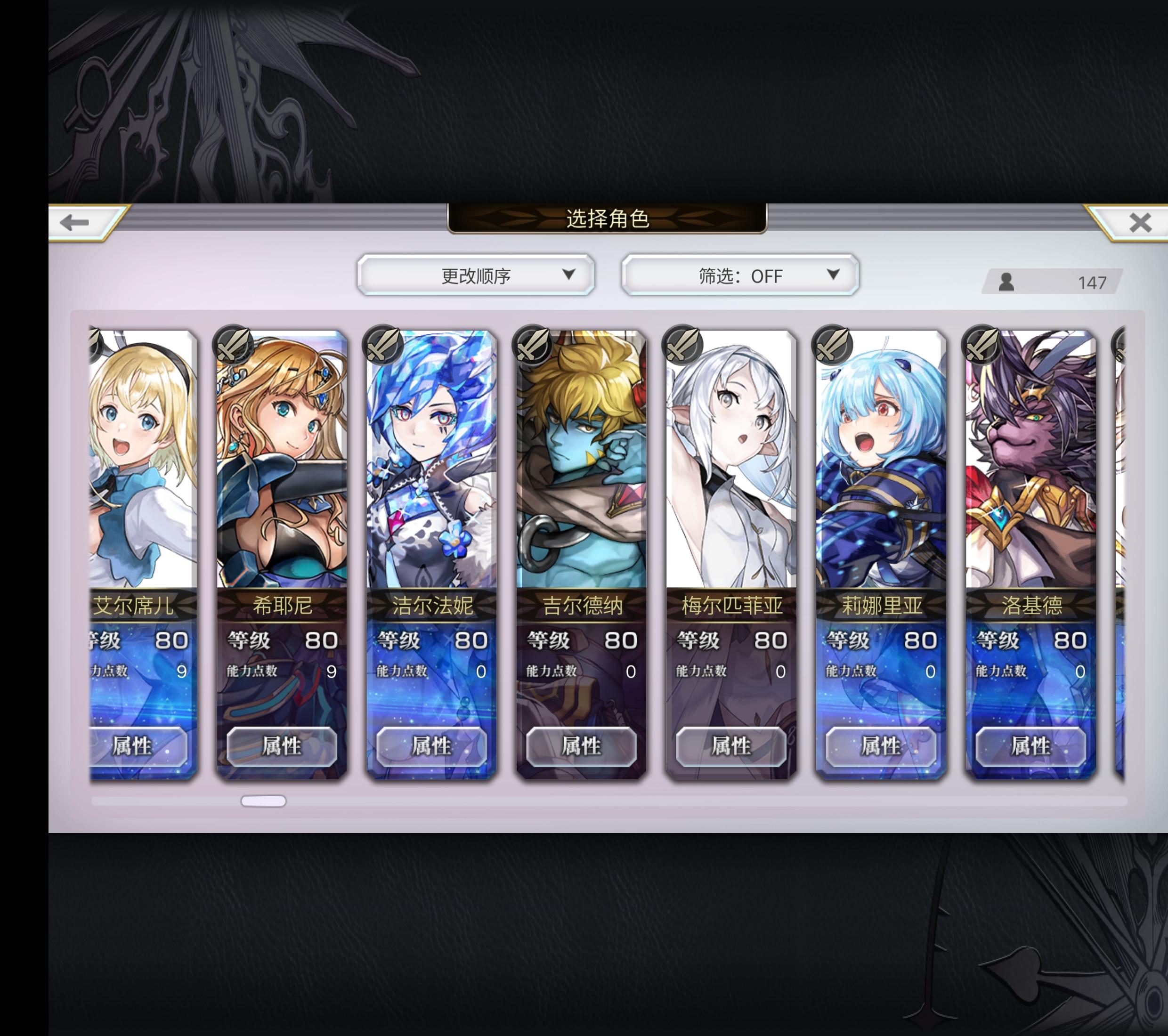Open the 更改顺序 sort order dropdown
Image resolution: width=1168 pixels, height=1036 pixels.
[476, 276]
